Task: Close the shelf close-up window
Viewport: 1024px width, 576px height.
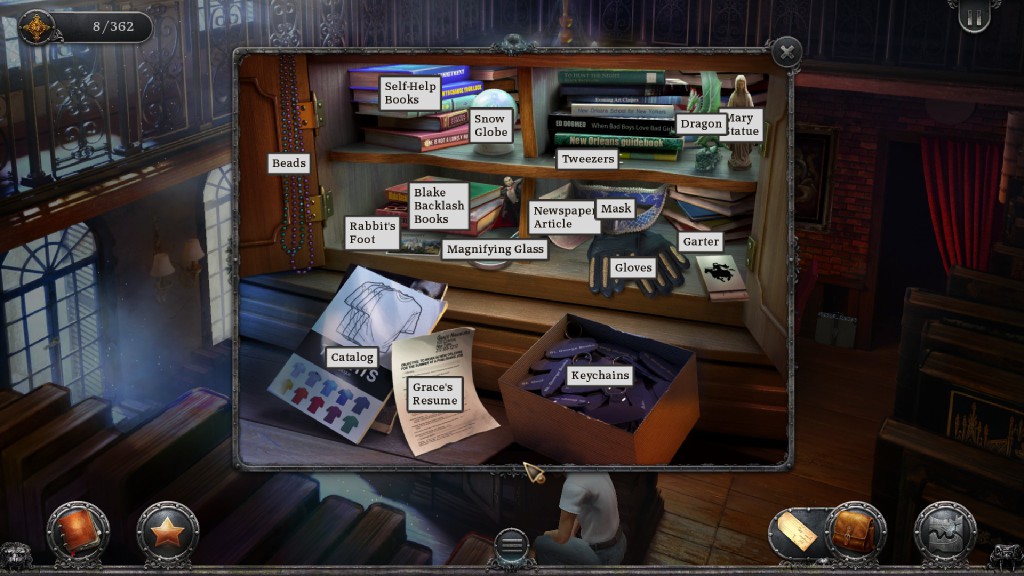Action: pos(787,52)
